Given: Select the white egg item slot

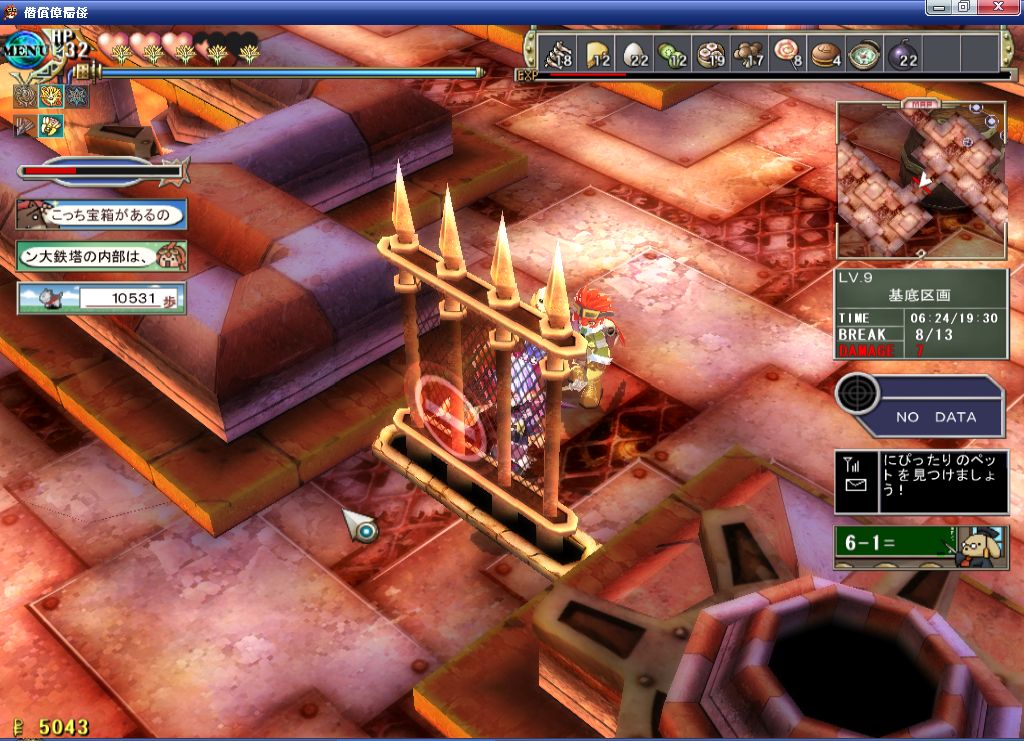Looking at the screenshot, I should [x=636, y=54].
